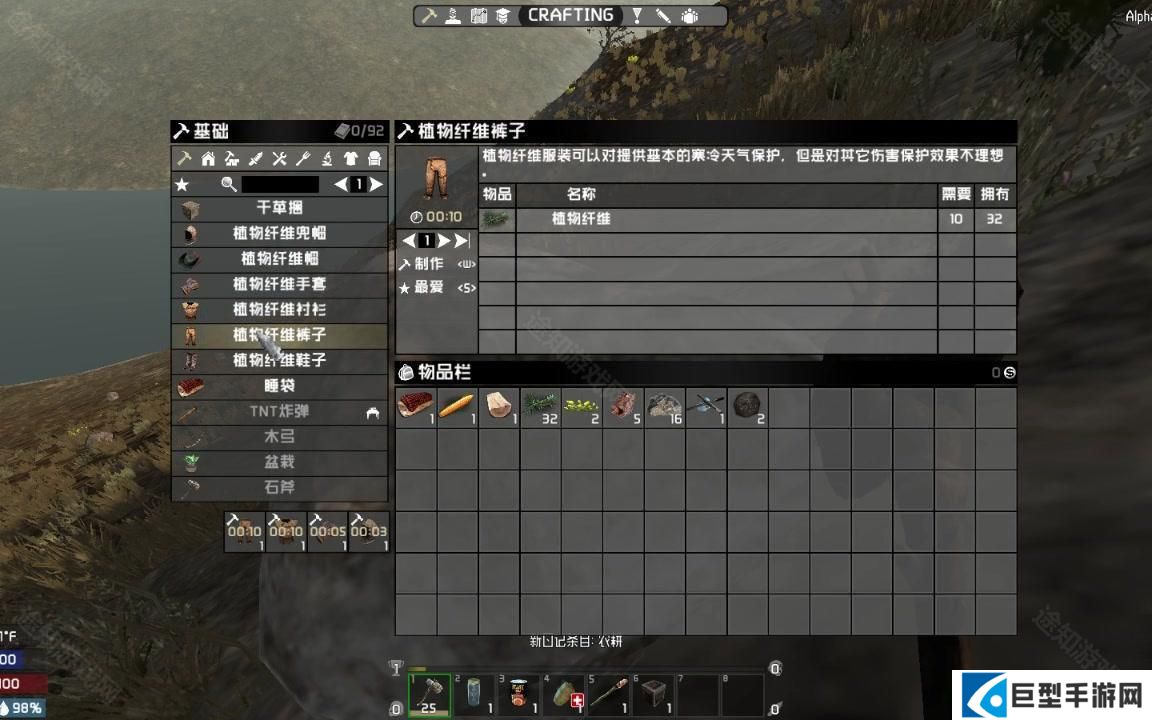This screenshot has height=720, width=1152.
Task: Select the canned food in hotbar slot 3
Action: [x=518, y=694]
